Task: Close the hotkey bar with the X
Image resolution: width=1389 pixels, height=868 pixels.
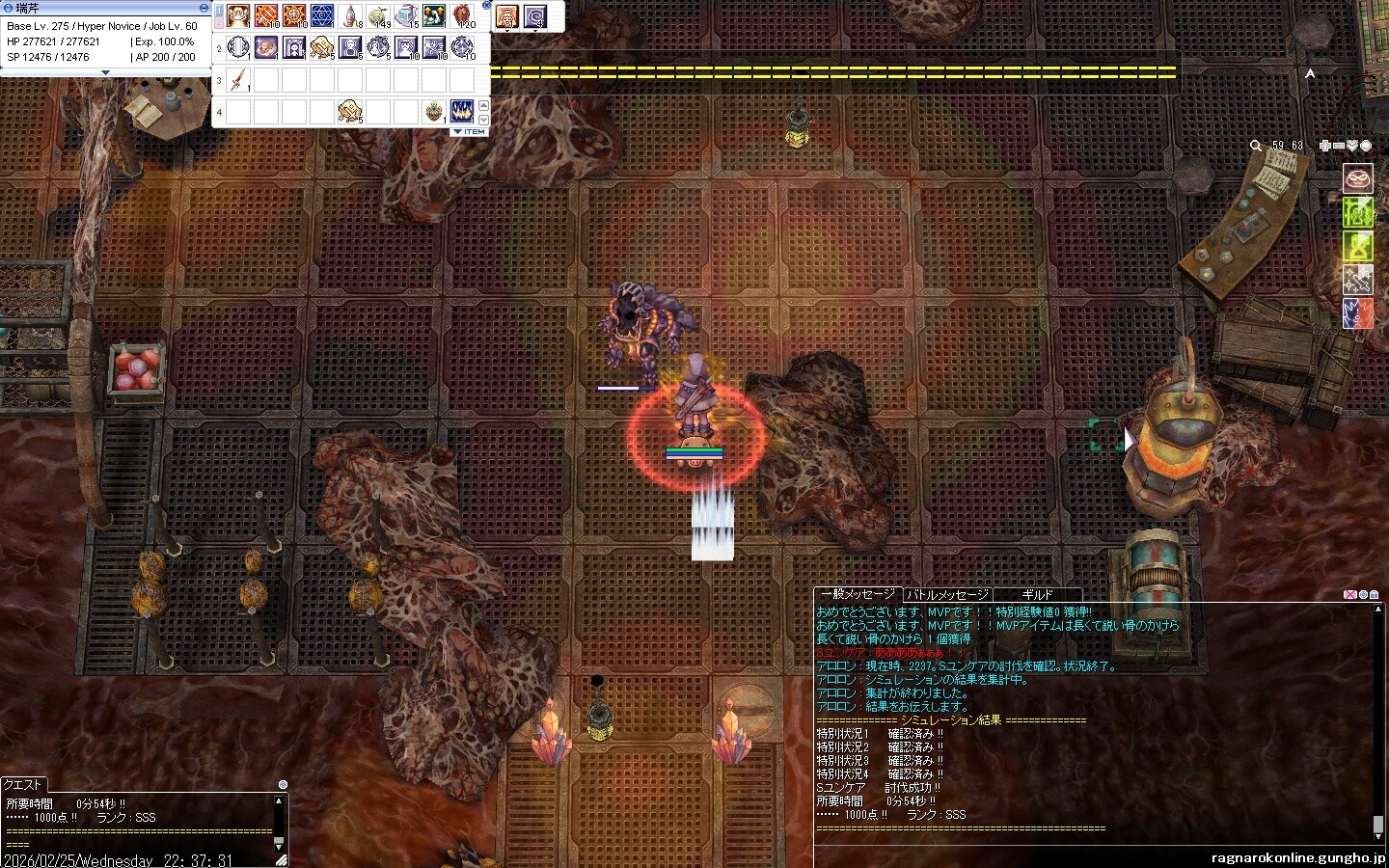Action: (x=486, y=6)
